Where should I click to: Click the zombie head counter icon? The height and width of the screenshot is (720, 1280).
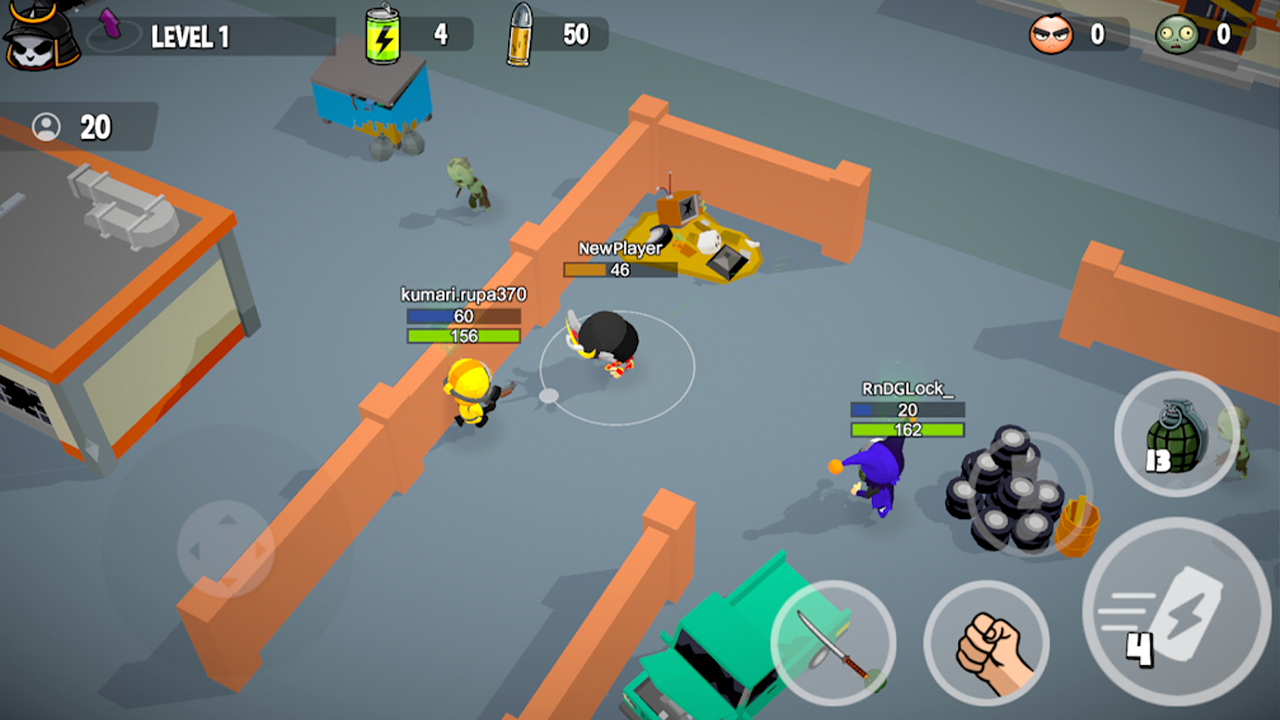click(1180, 33)
